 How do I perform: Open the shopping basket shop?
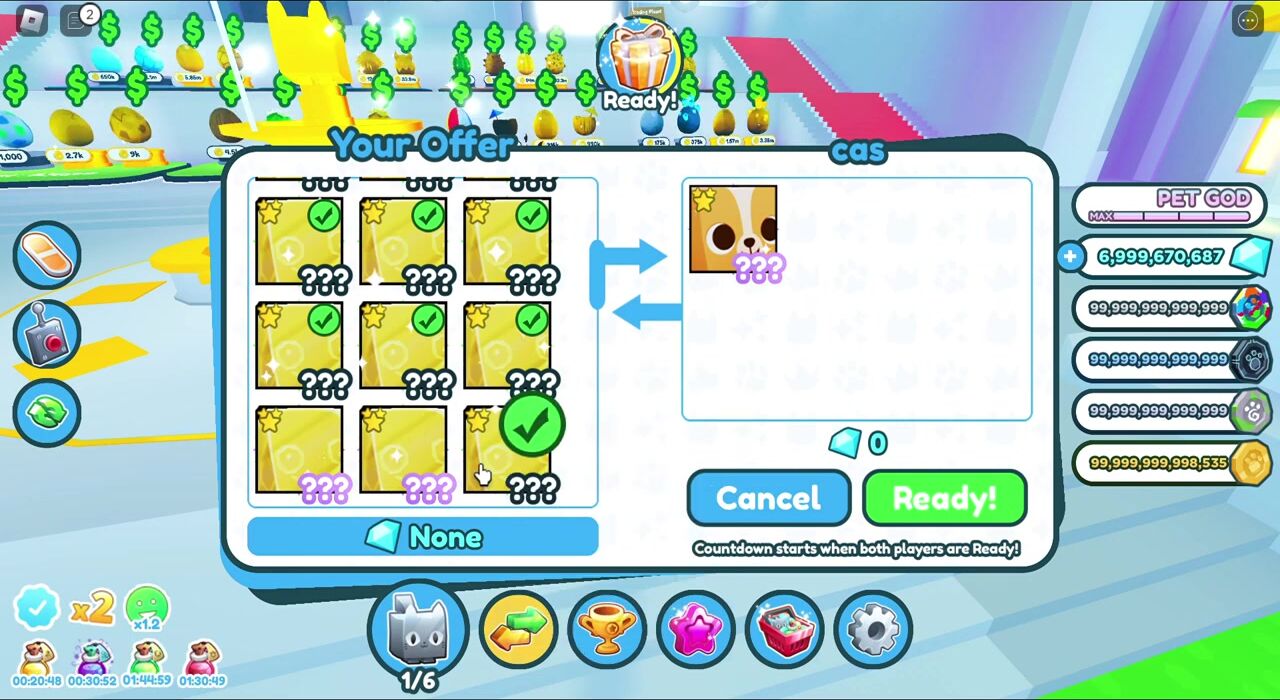pos(785,628)
